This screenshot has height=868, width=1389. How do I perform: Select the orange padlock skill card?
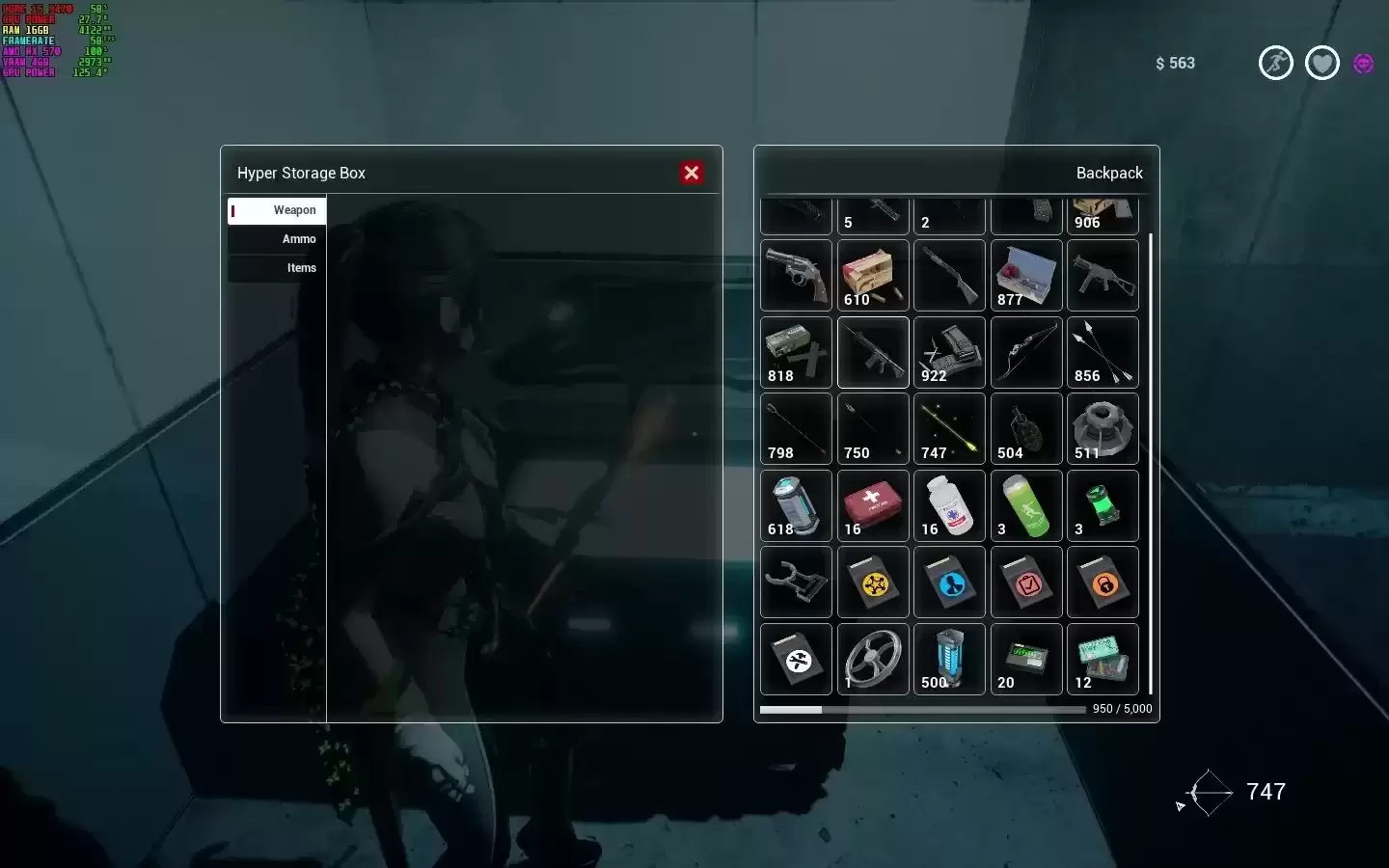tap(1103, 582)
